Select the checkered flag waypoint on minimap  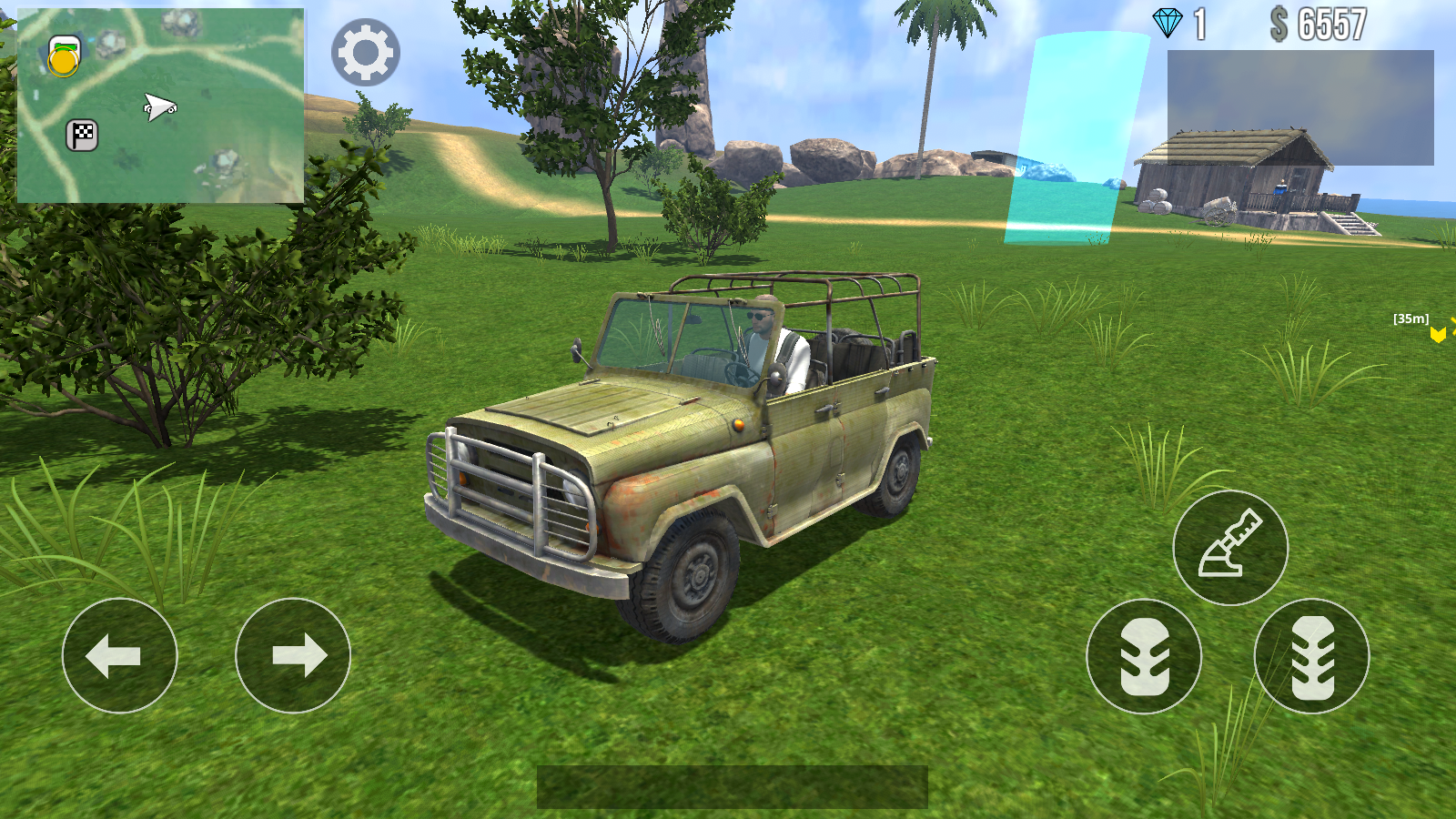click(80, 135)
